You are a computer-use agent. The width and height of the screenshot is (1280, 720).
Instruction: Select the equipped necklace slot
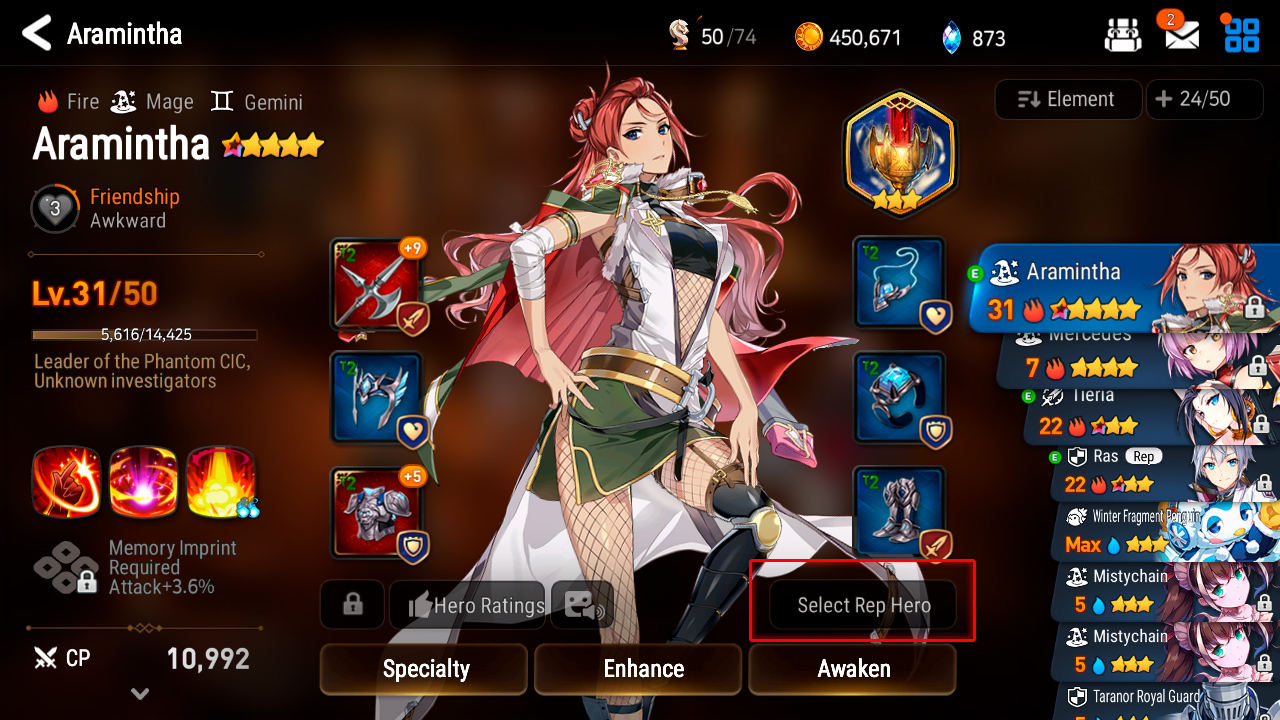pyautogui.click(x=899, y=283)
